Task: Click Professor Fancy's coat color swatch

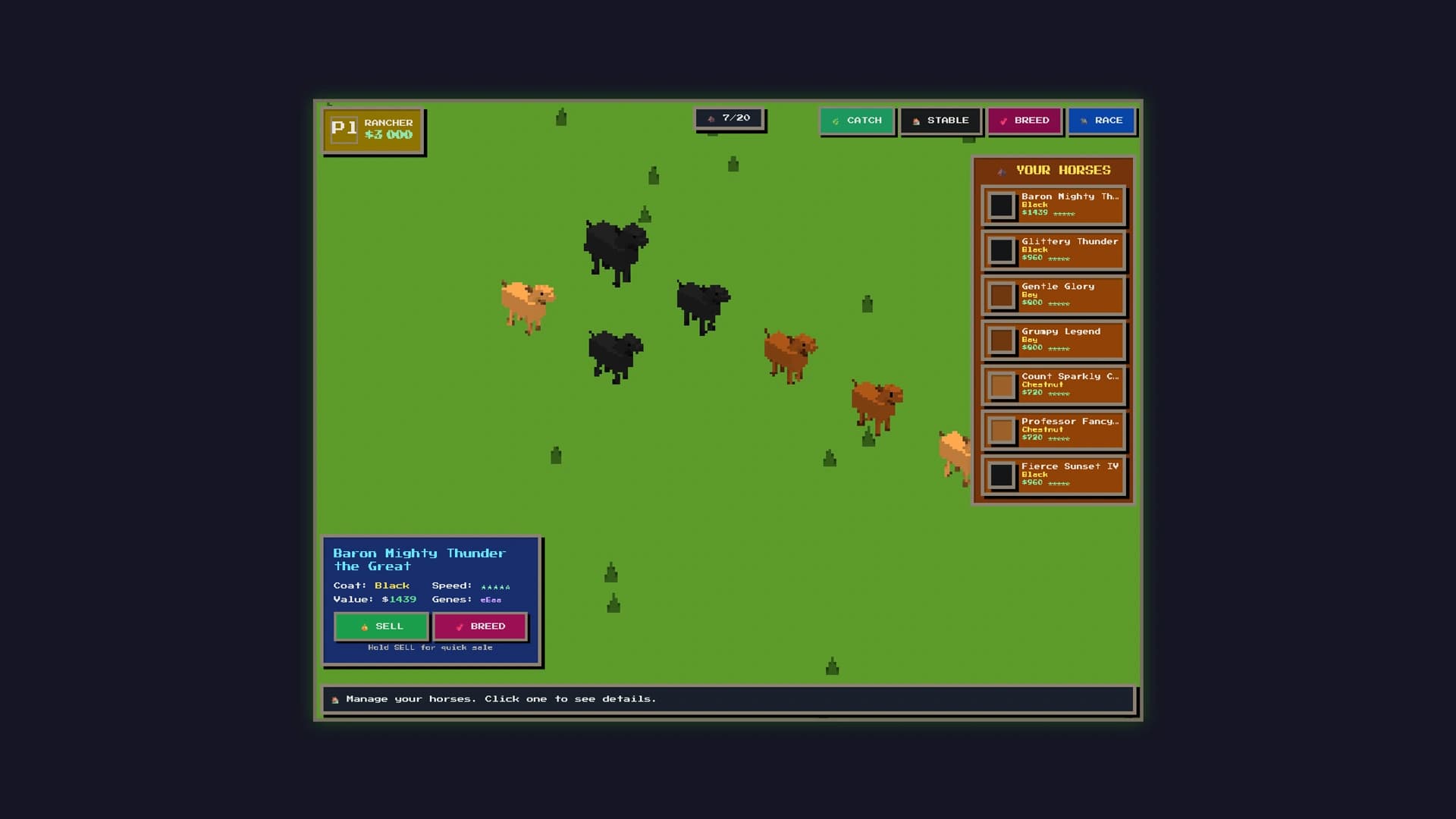Action: (x=1003, y=430)
